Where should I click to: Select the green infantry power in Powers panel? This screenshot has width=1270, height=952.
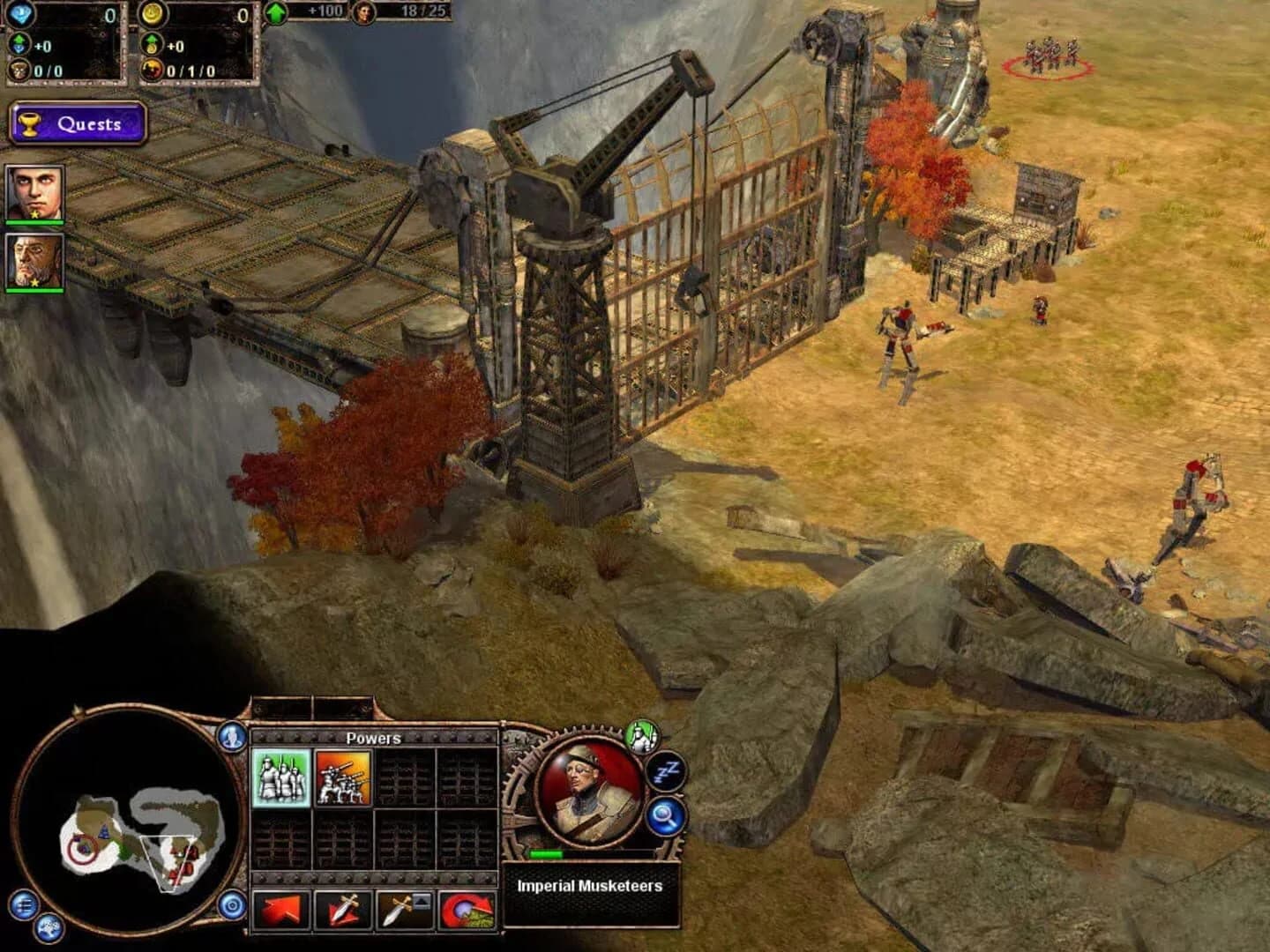[x=279, y=777]
